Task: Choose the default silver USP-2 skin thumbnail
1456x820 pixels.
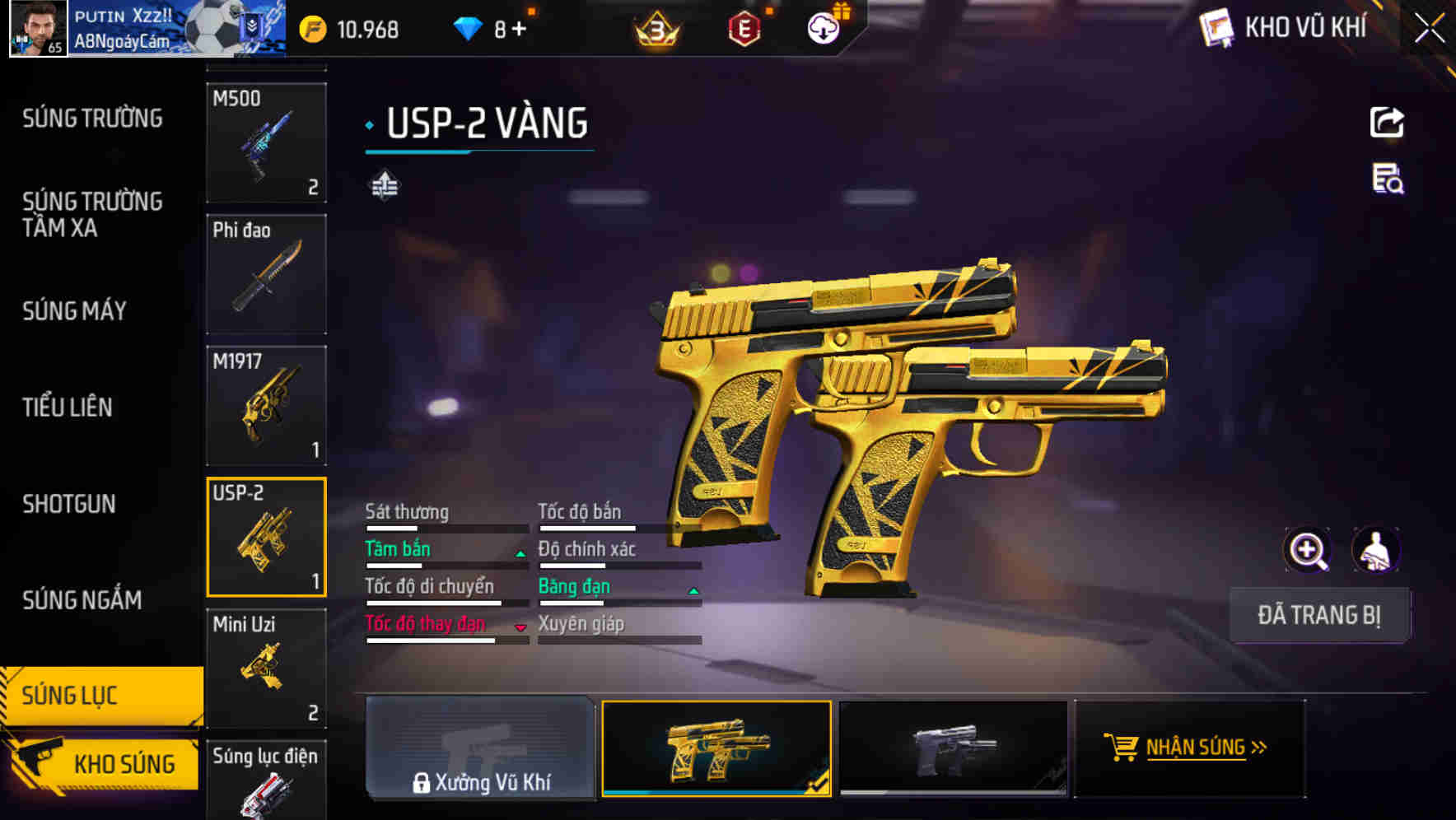Action: 953,749
